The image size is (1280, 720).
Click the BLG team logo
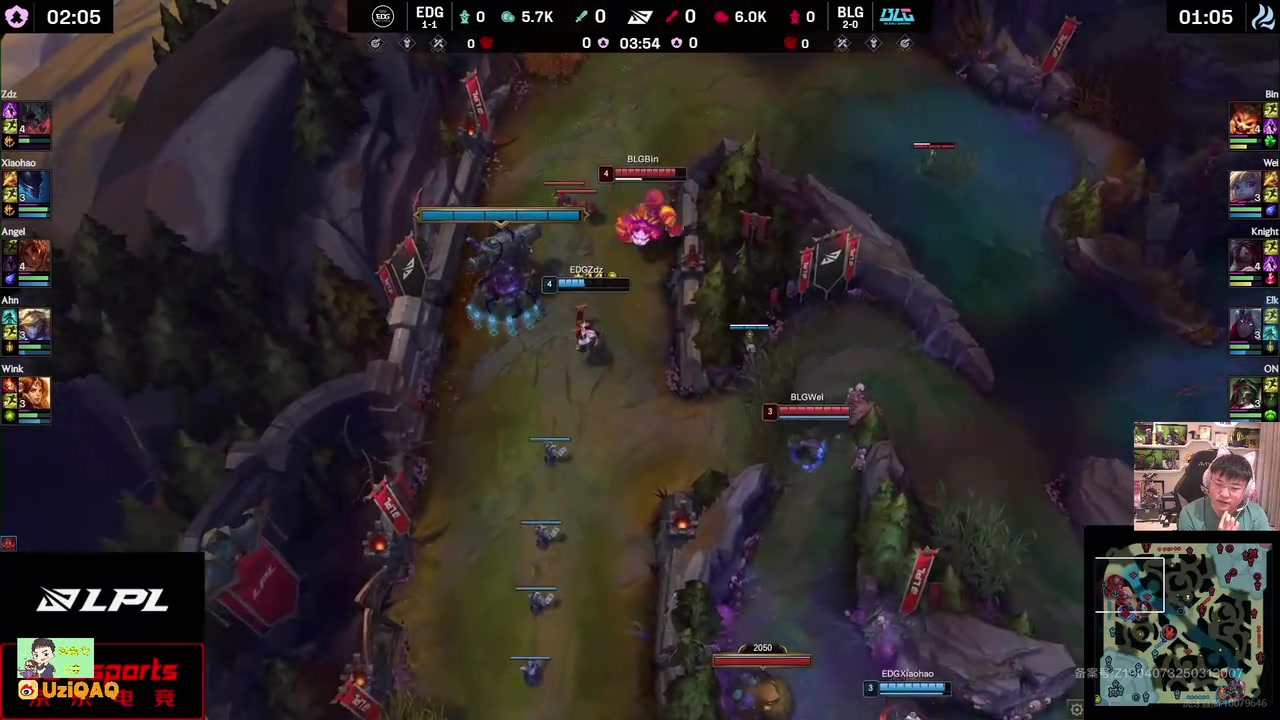pyautogui.click(x=896, y=16)
